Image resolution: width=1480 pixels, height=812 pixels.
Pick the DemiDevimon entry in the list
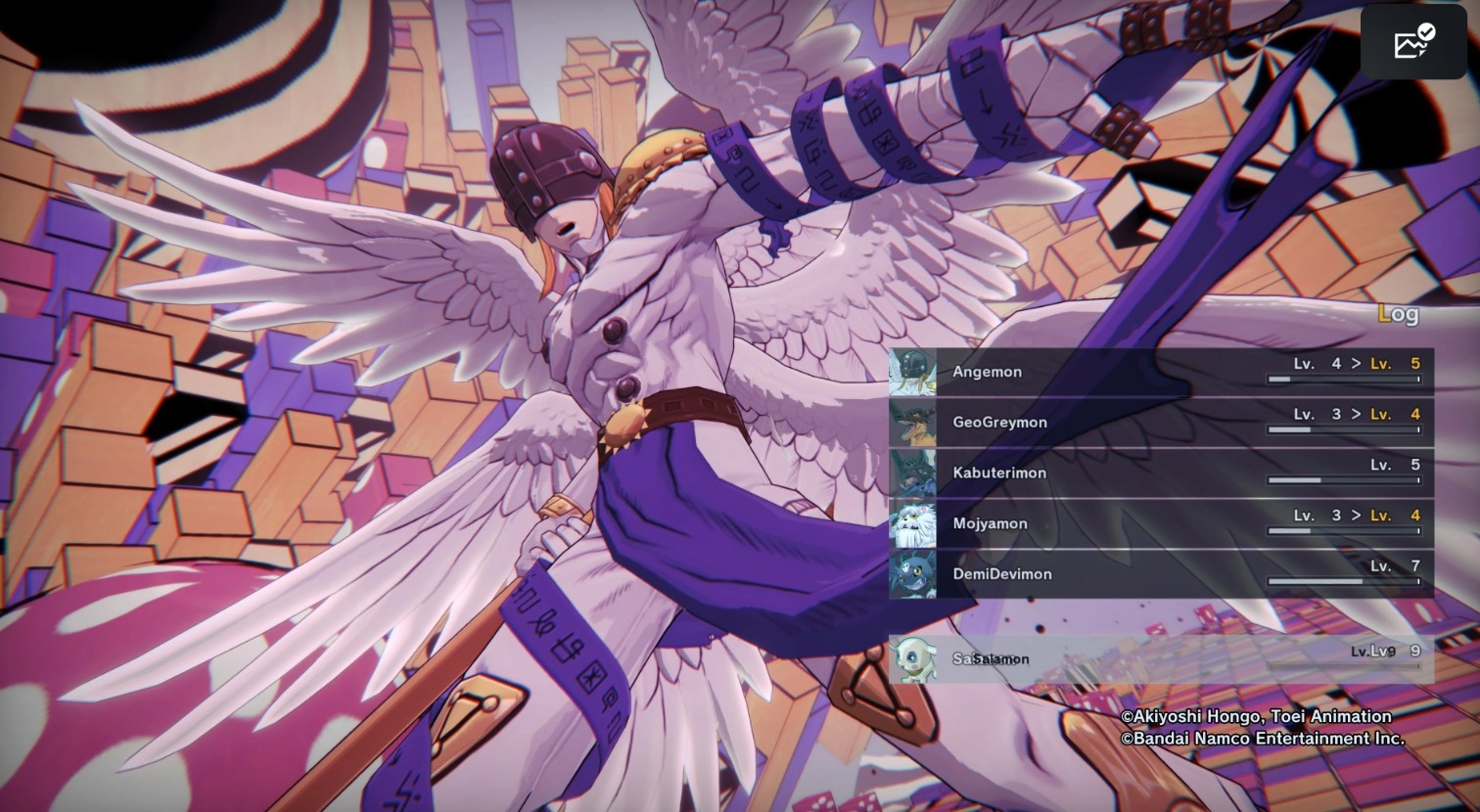coord(1161,574)
